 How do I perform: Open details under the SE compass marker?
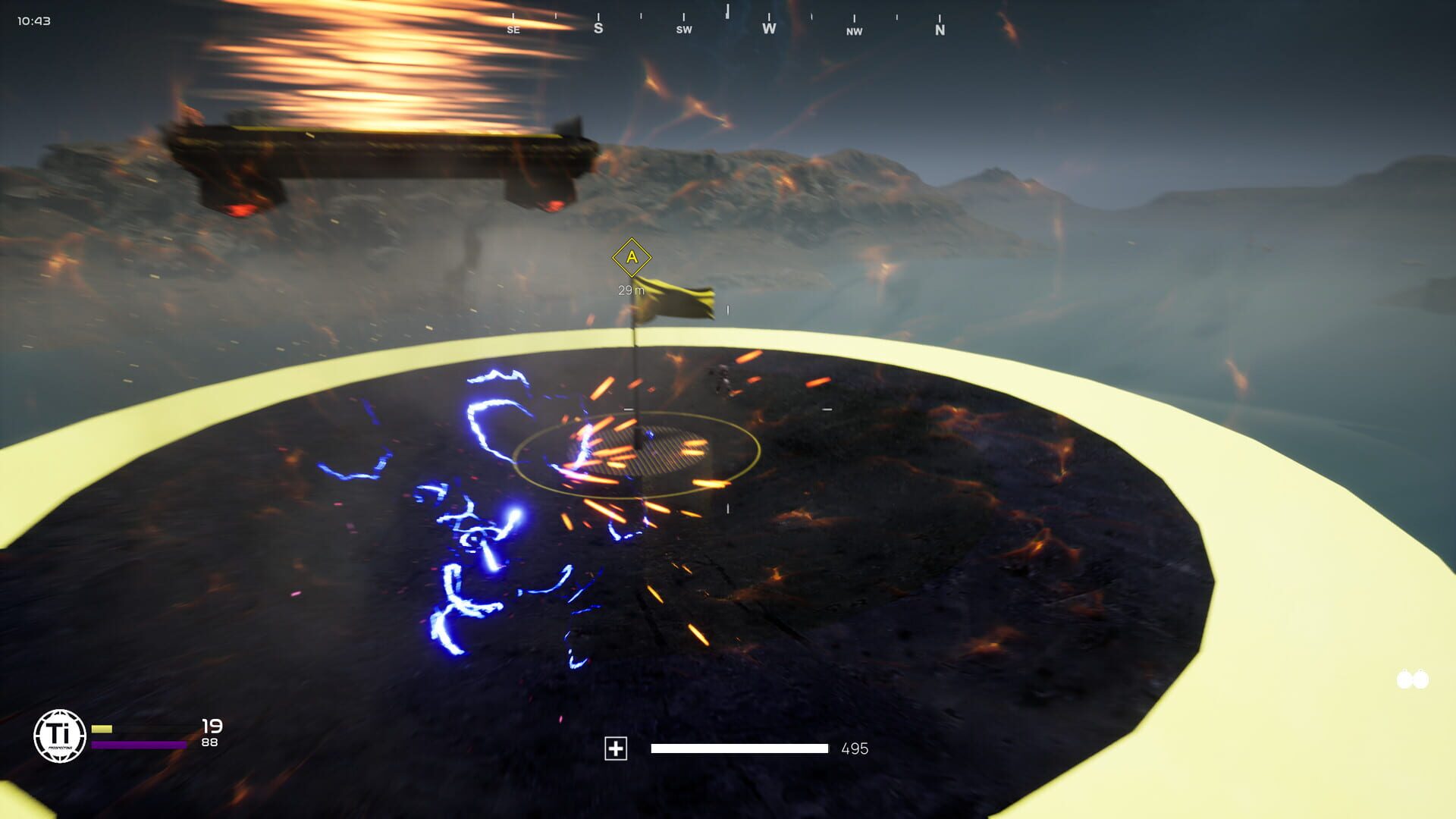513,30
